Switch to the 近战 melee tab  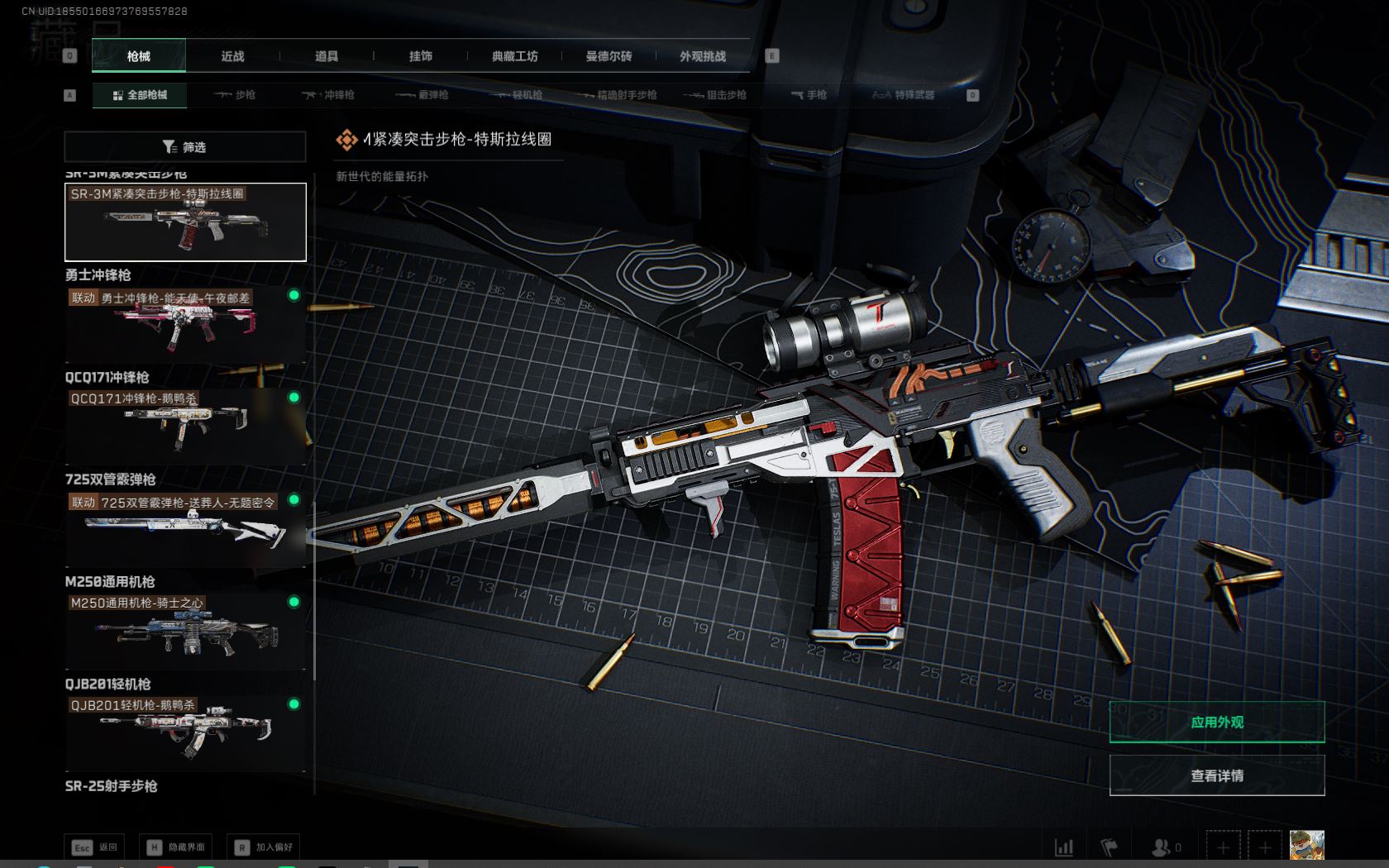click(x=232, y=56)
